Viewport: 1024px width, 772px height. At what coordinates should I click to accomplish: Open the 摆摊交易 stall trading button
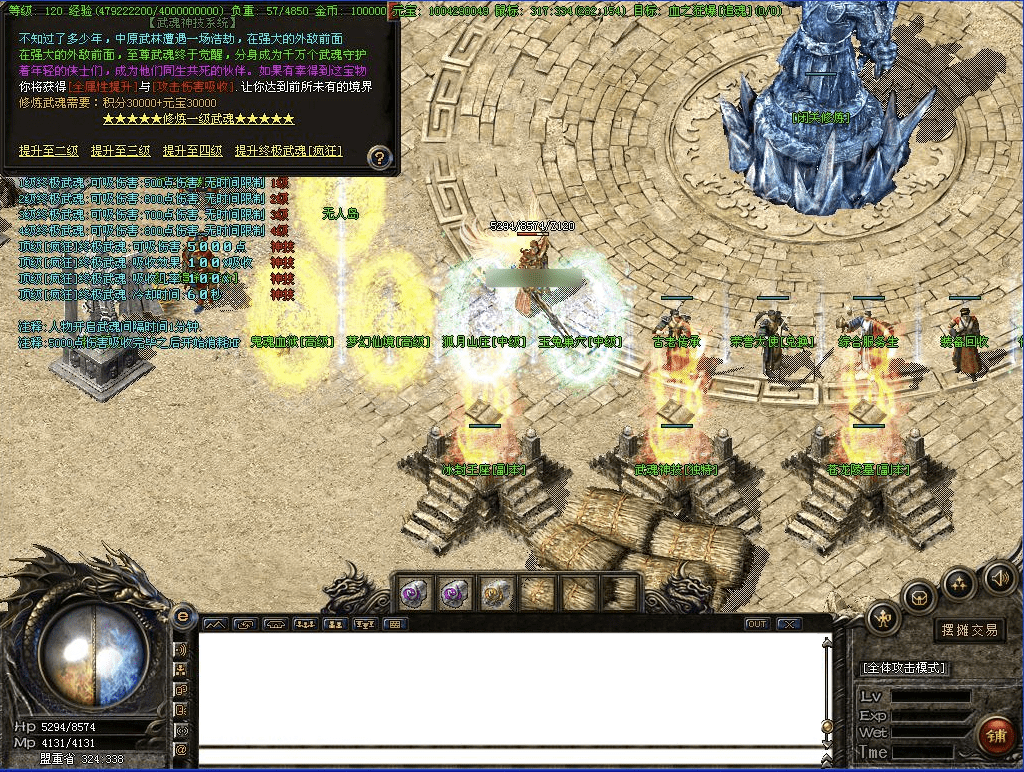pos(969,629)
